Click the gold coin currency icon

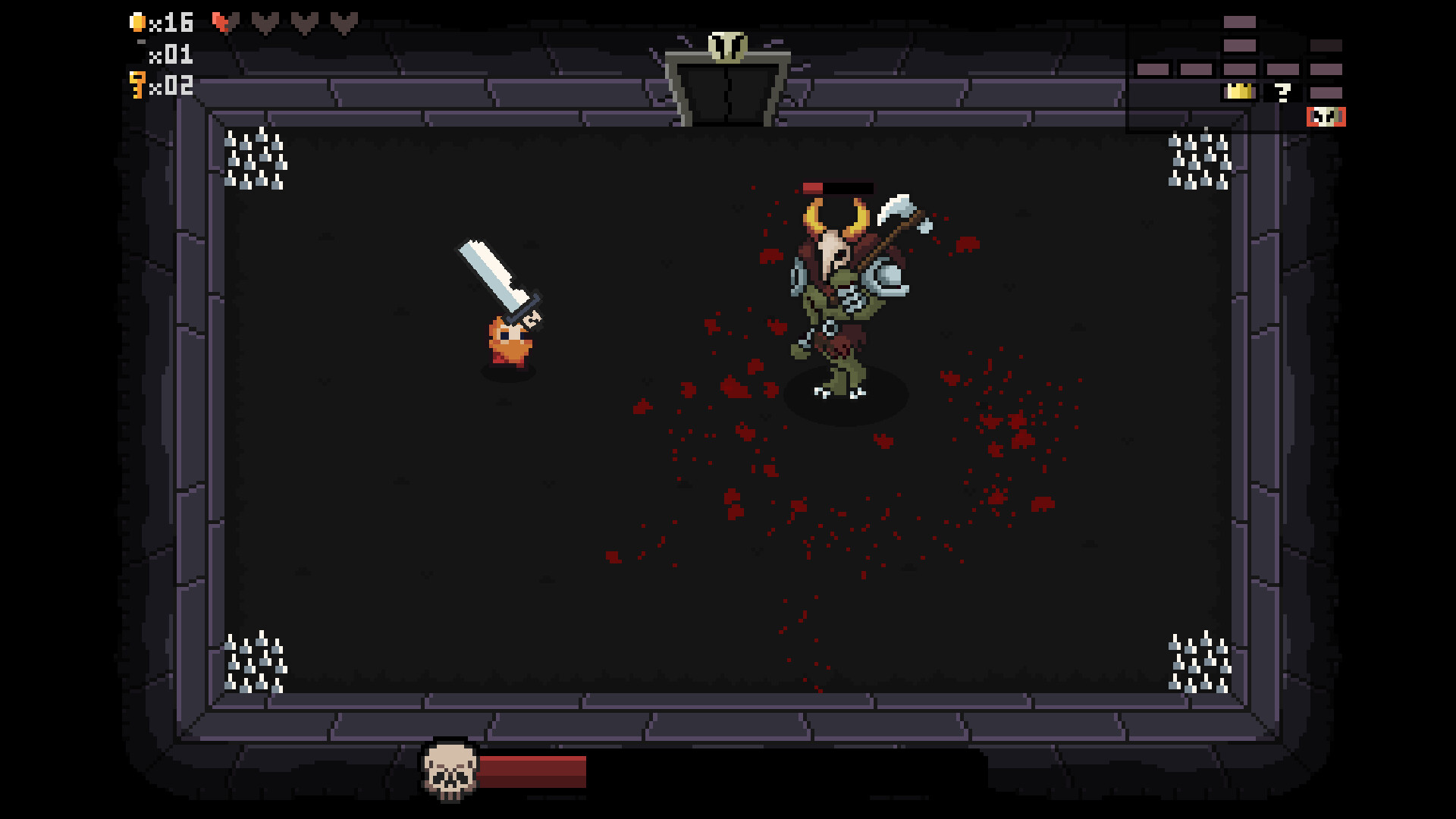point(138,23)
